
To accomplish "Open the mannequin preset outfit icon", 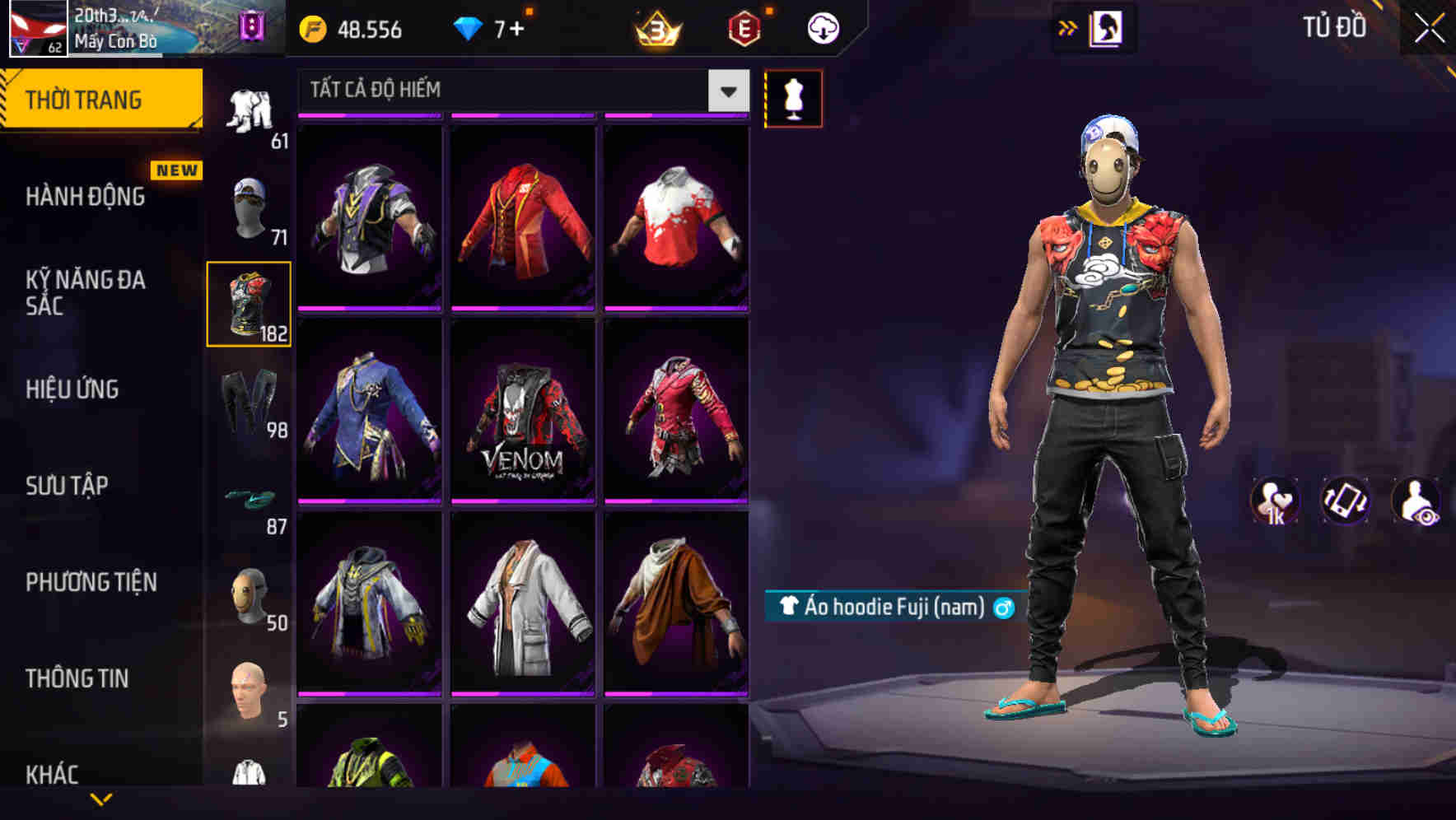I will (793, 97).
